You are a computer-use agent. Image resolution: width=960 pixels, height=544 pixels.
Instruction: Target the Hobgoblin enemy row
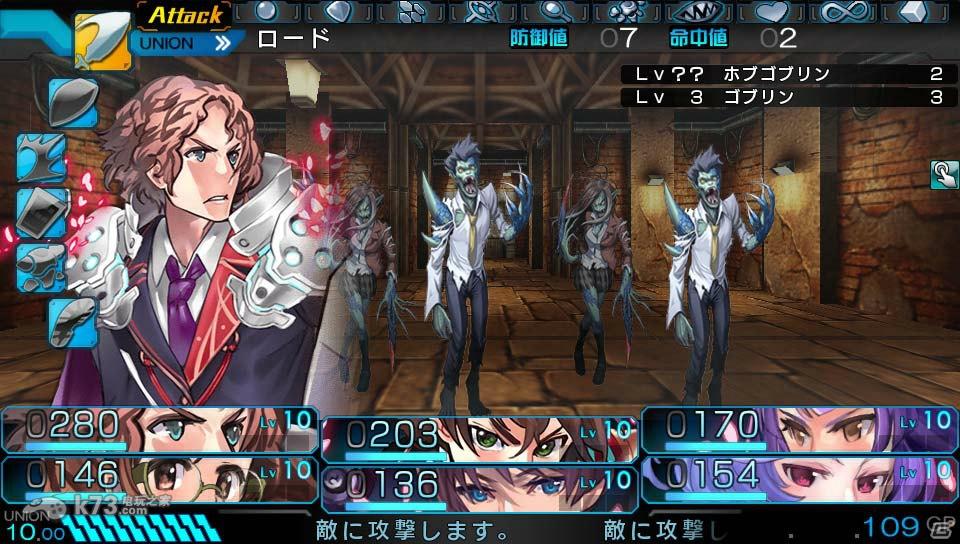784,74
